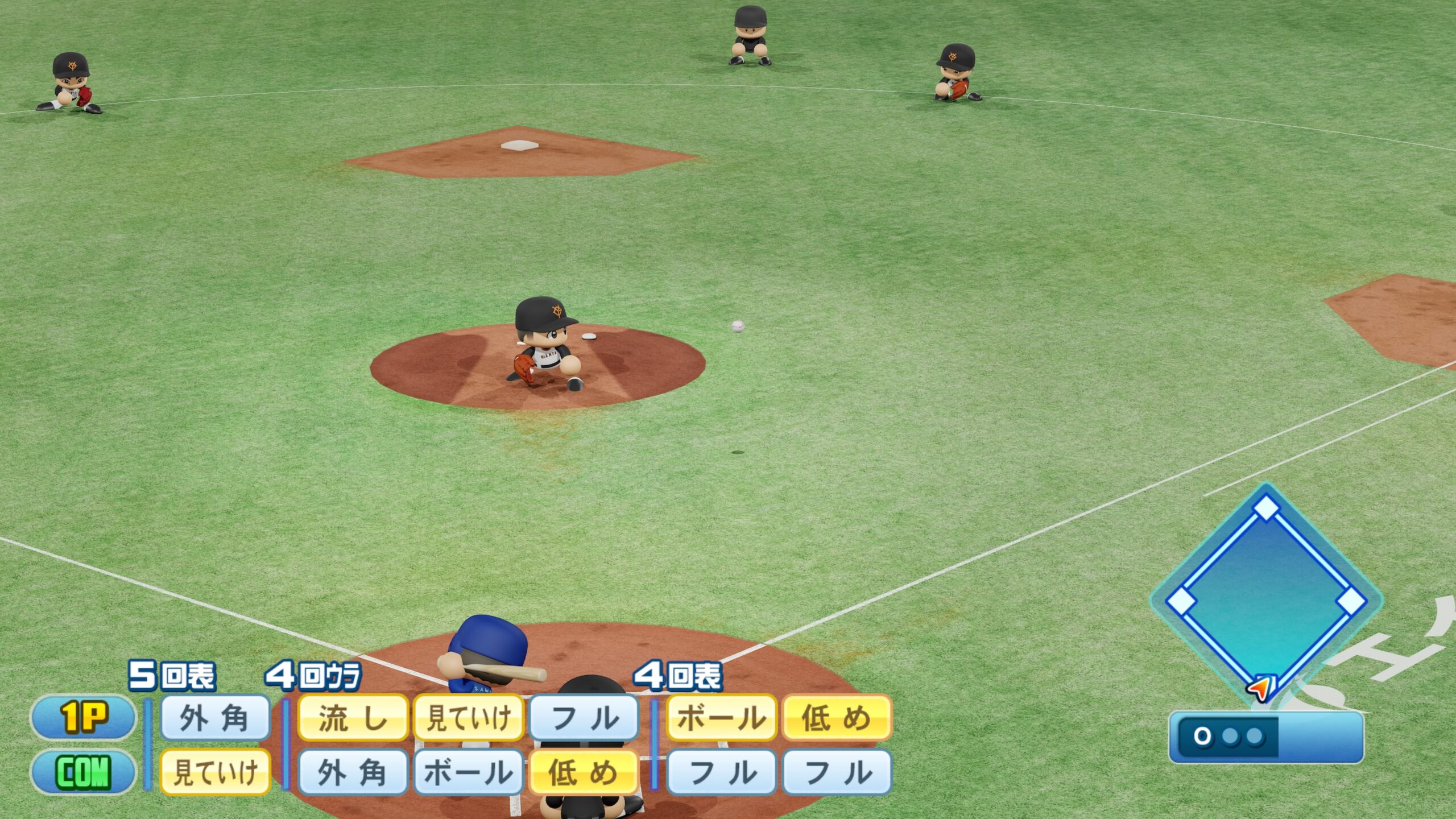
Task: Click COM's 低め tile under 4回ウラ
Action: 584,772
